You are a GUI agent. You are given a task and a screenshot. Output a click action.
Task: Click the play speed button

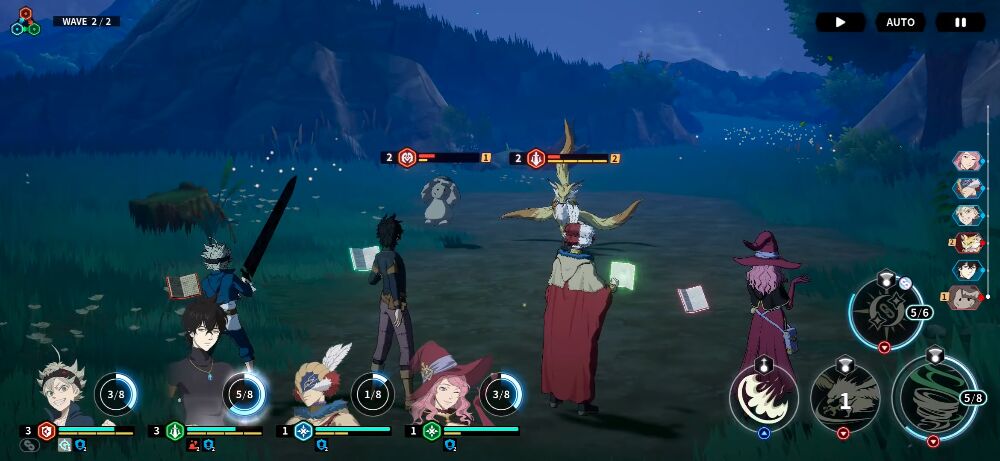click(840, 22)
